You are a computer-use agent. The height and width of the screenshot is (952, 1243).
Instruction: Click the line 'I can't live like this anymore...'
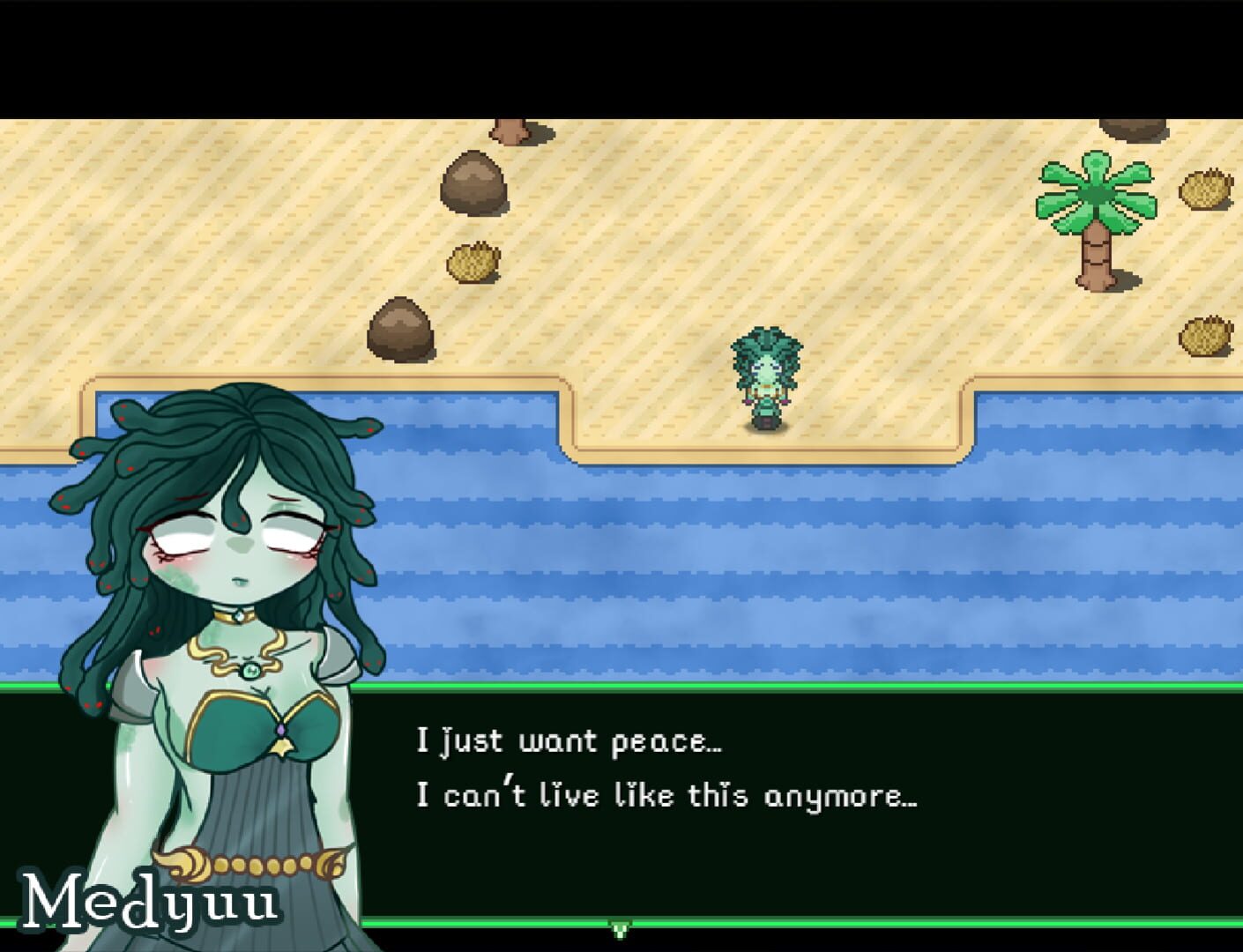click(x=666, y=795)
